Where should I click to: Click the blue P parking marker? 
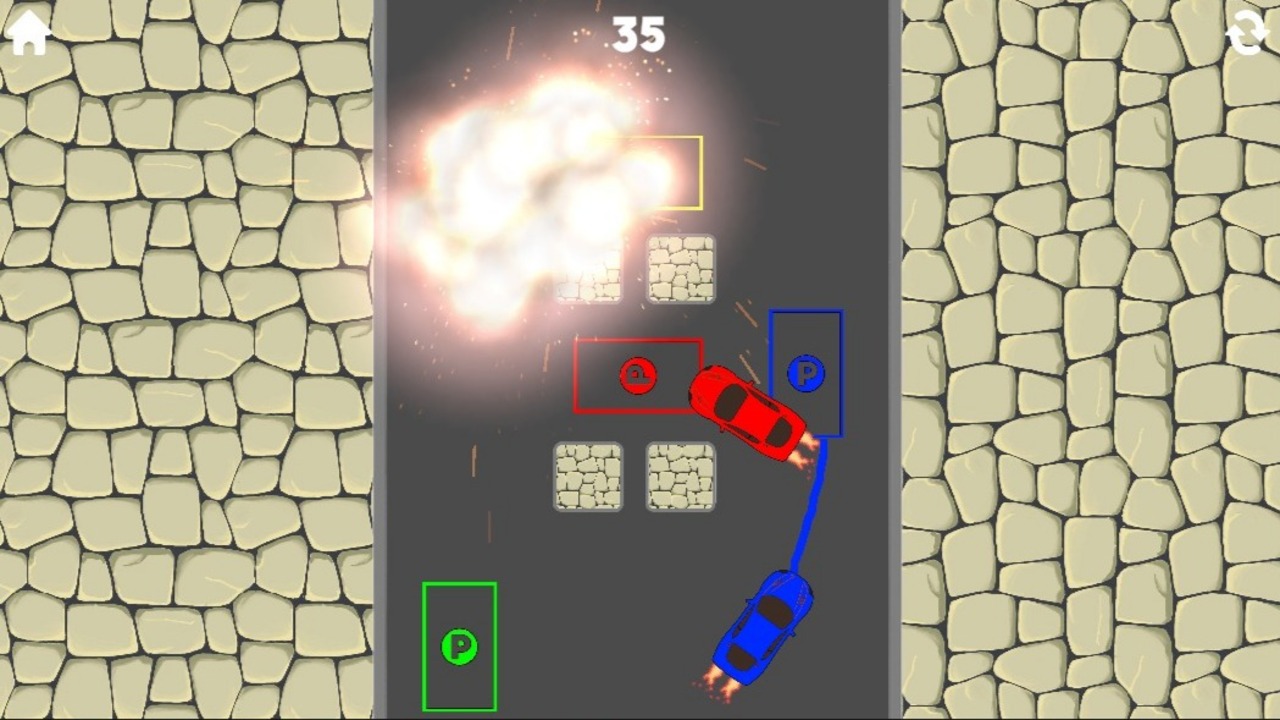pos(805,375)
